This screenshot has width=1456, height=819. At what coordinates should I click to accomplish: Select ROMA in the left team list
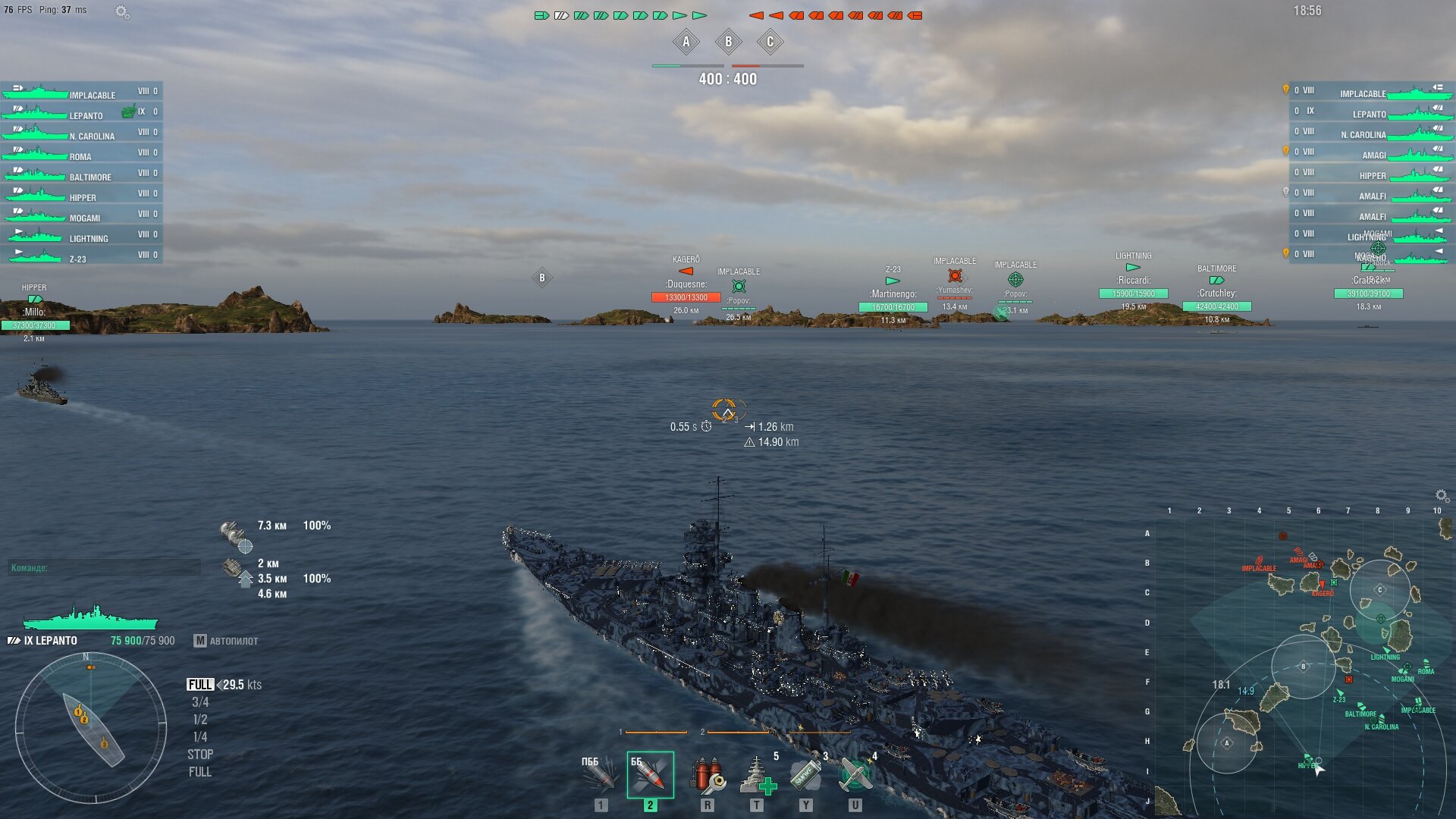[80, 156]
